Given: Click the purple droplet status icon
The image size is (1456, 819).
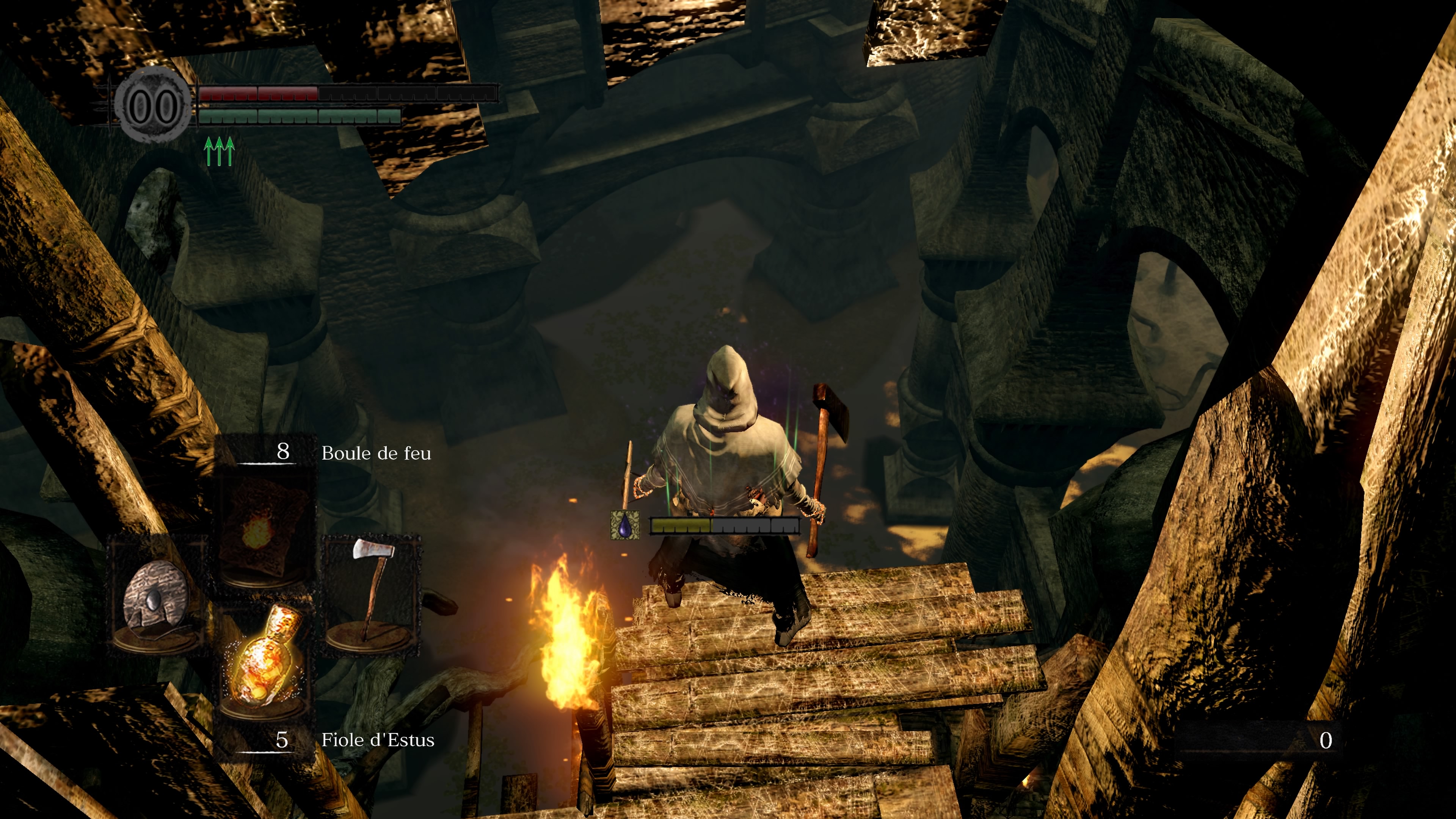Looking at the screenshot, I should (x=625, y=526).
